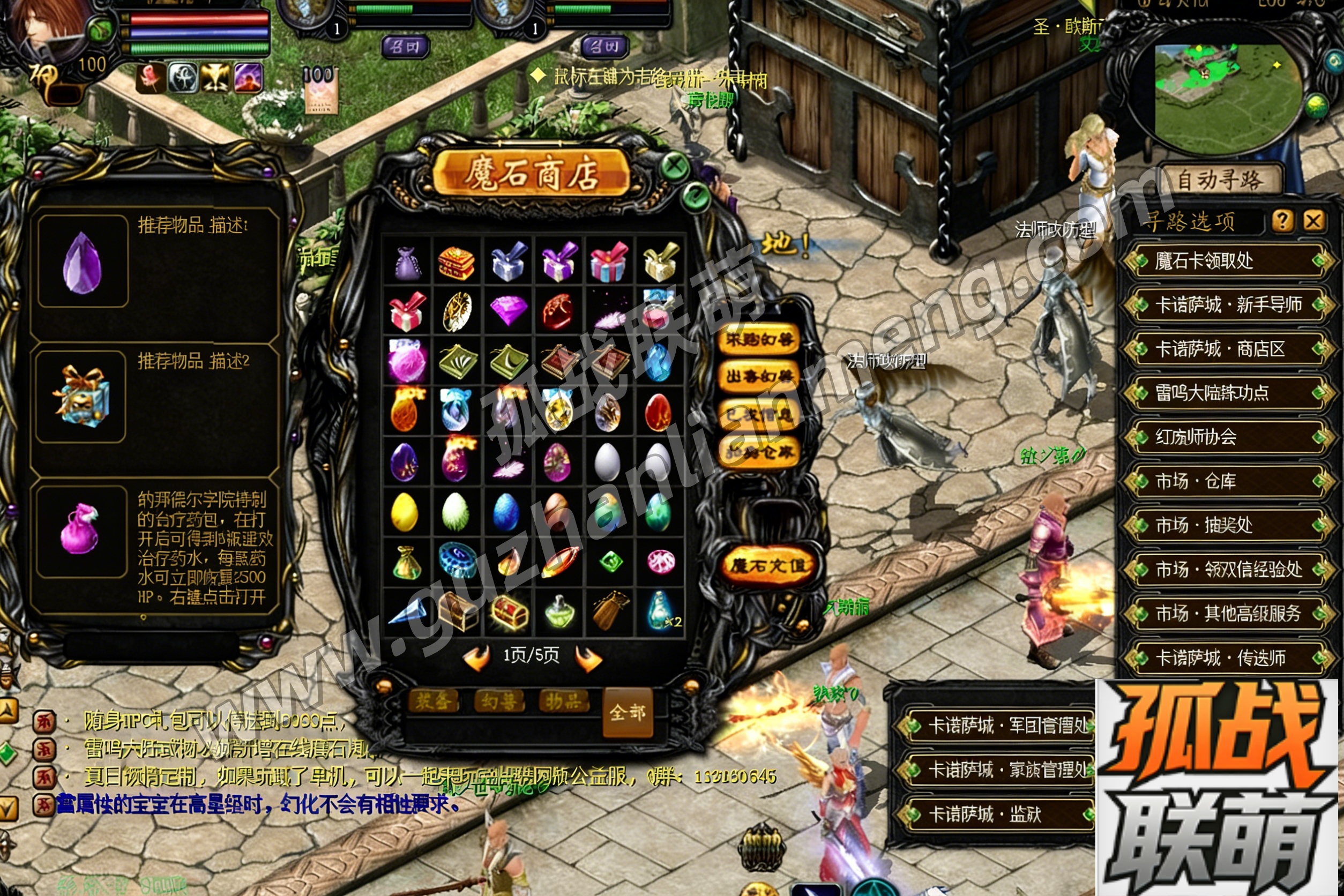The height and width of the screenshot is (896, 1344).
Task: Choose 魔石卡领取处 pathfinding destination
Action: 1225,261
